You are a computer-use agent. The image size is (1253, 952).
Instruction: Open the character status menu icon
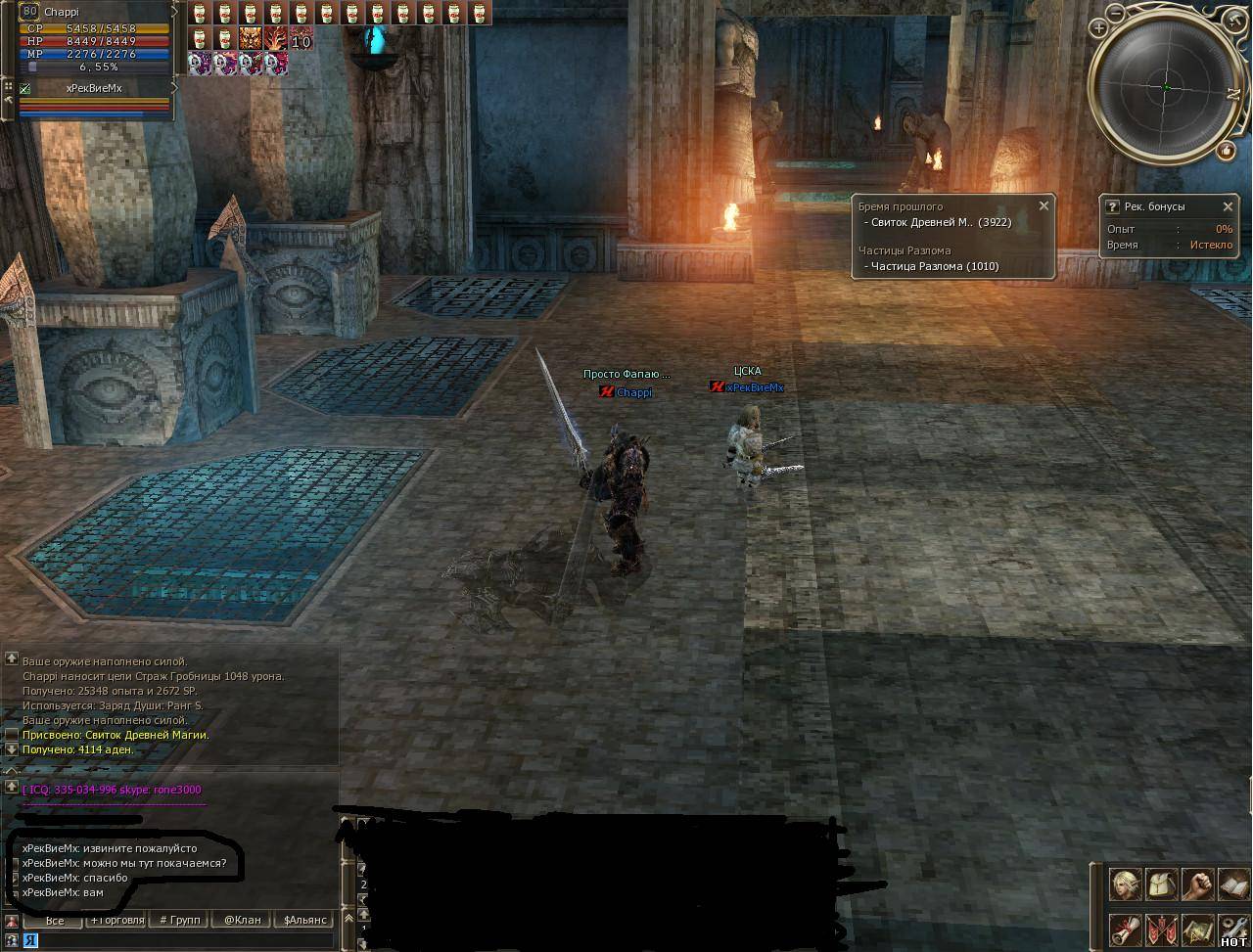[x=1126, y=885]
